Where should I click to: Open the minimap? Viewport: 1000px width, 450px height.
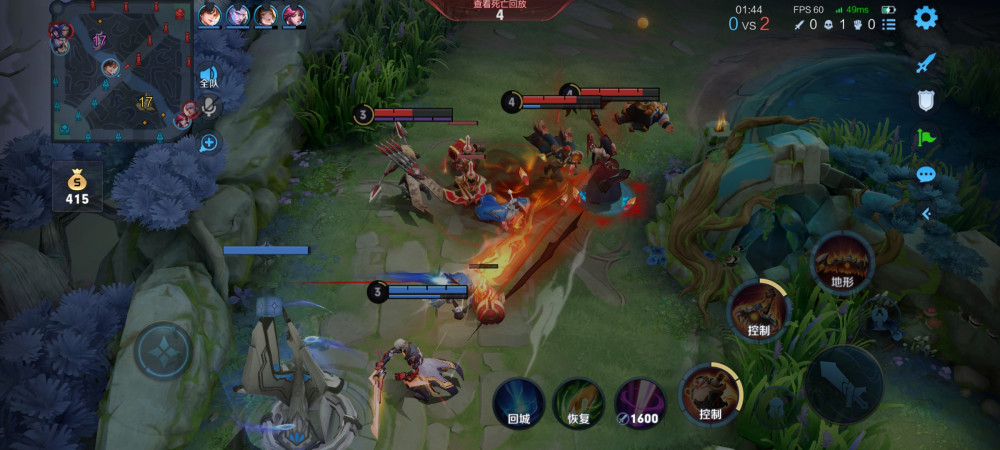click(x=120, y=70)
